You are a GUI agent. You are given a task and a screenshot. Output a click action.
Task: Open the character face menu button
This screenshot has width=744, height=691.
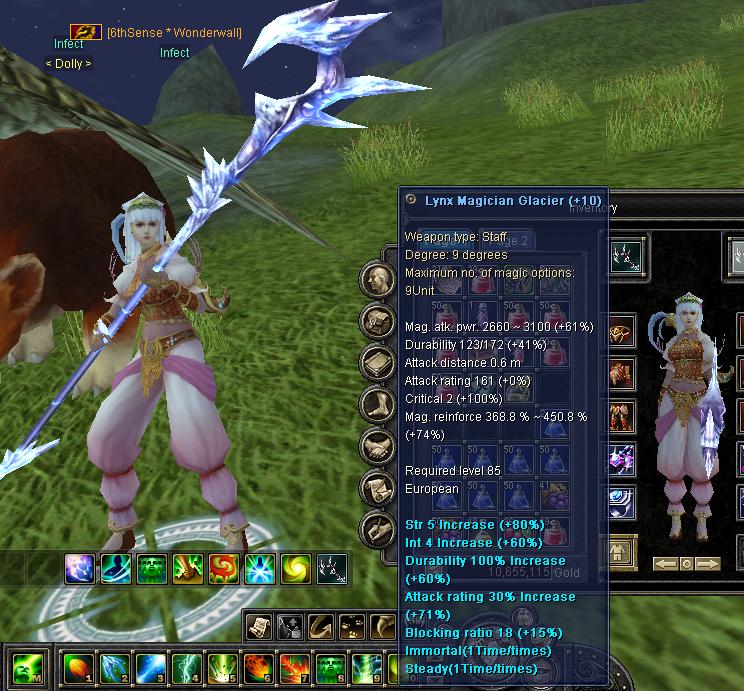(377, 279)
